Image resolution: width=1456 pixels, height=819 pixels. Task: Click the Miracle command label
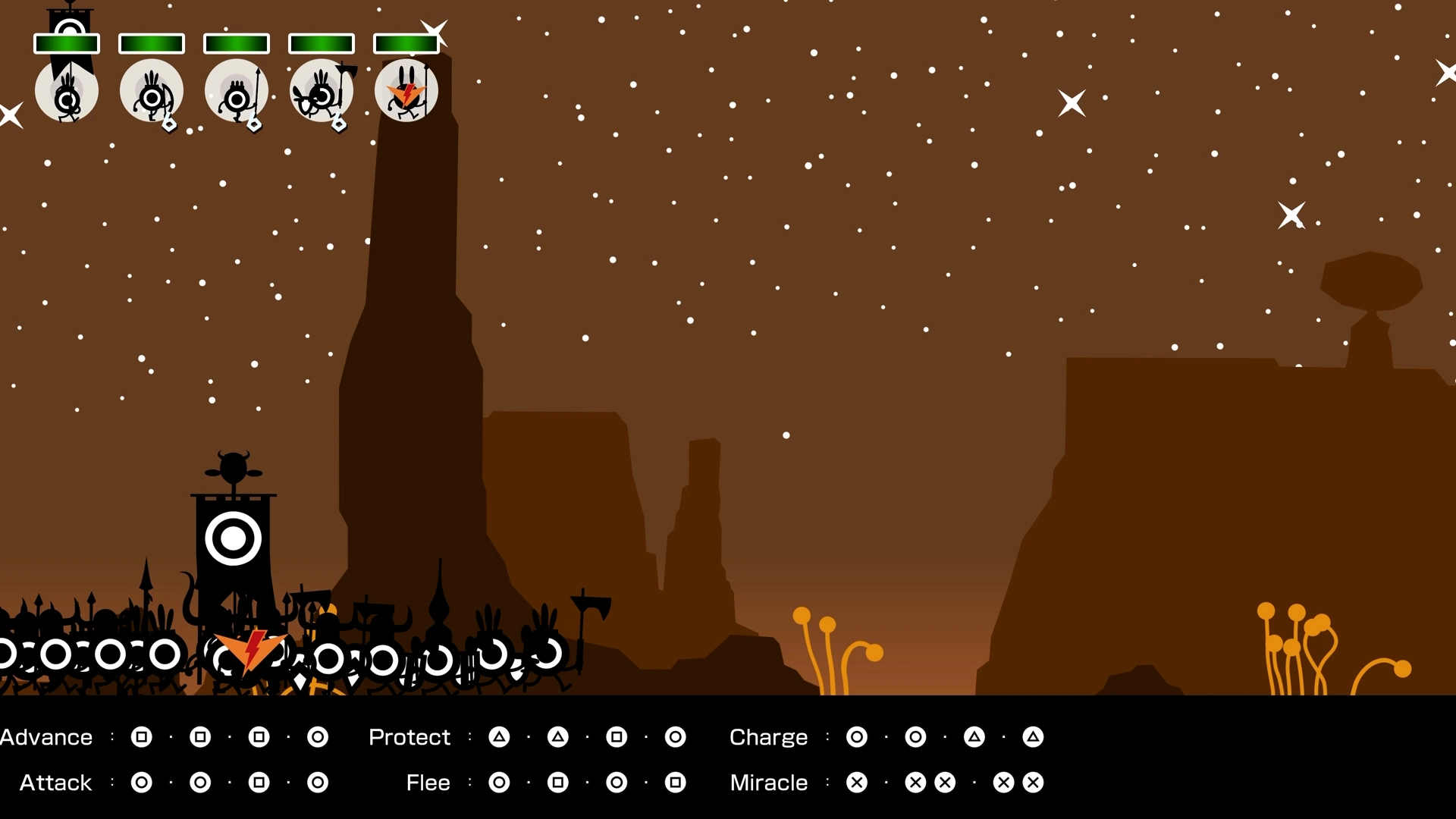pos(769,783)
